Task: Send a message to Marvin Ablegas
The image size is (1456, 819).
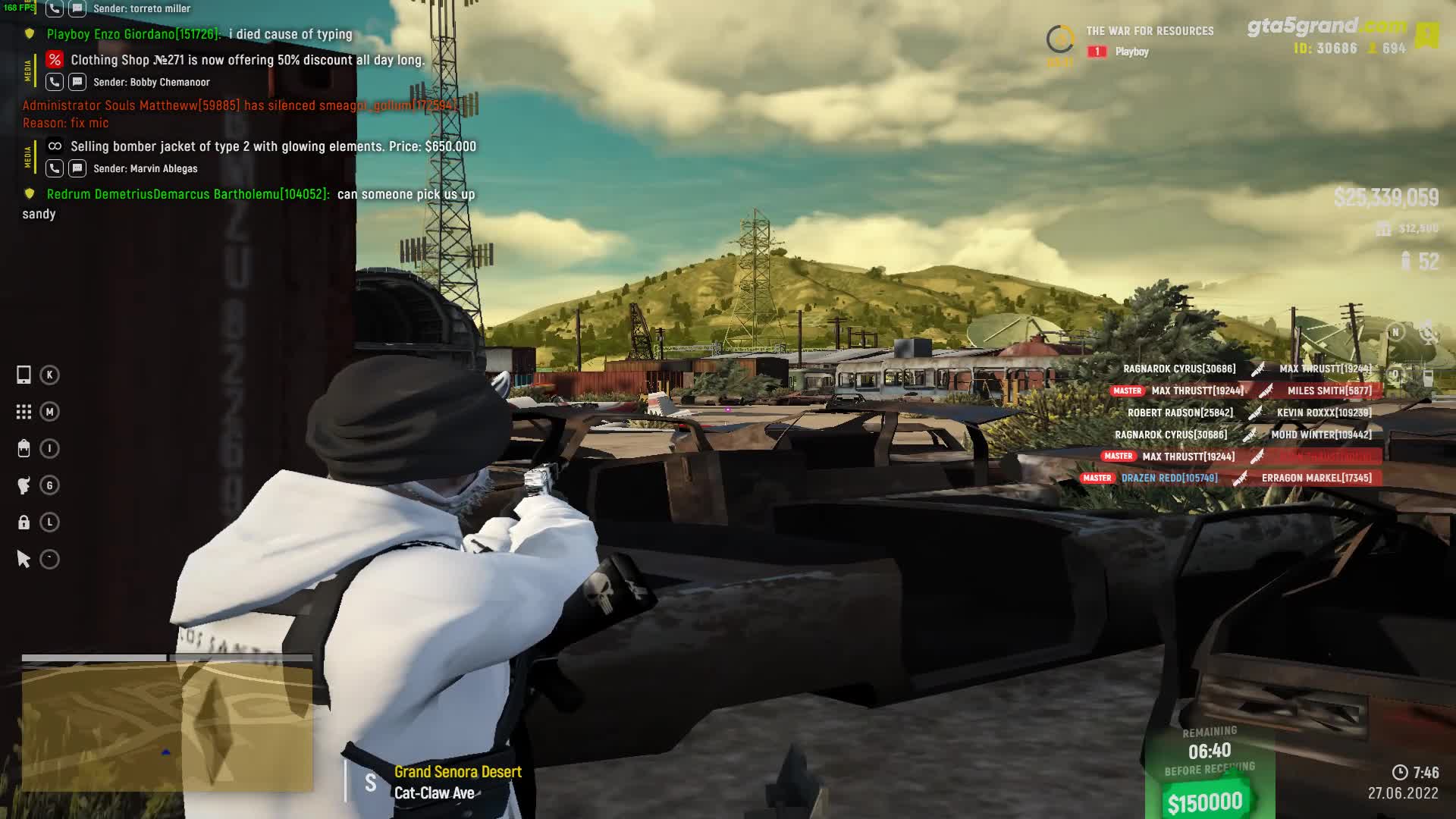Action: pyautogui.click(x=77, y=168)
